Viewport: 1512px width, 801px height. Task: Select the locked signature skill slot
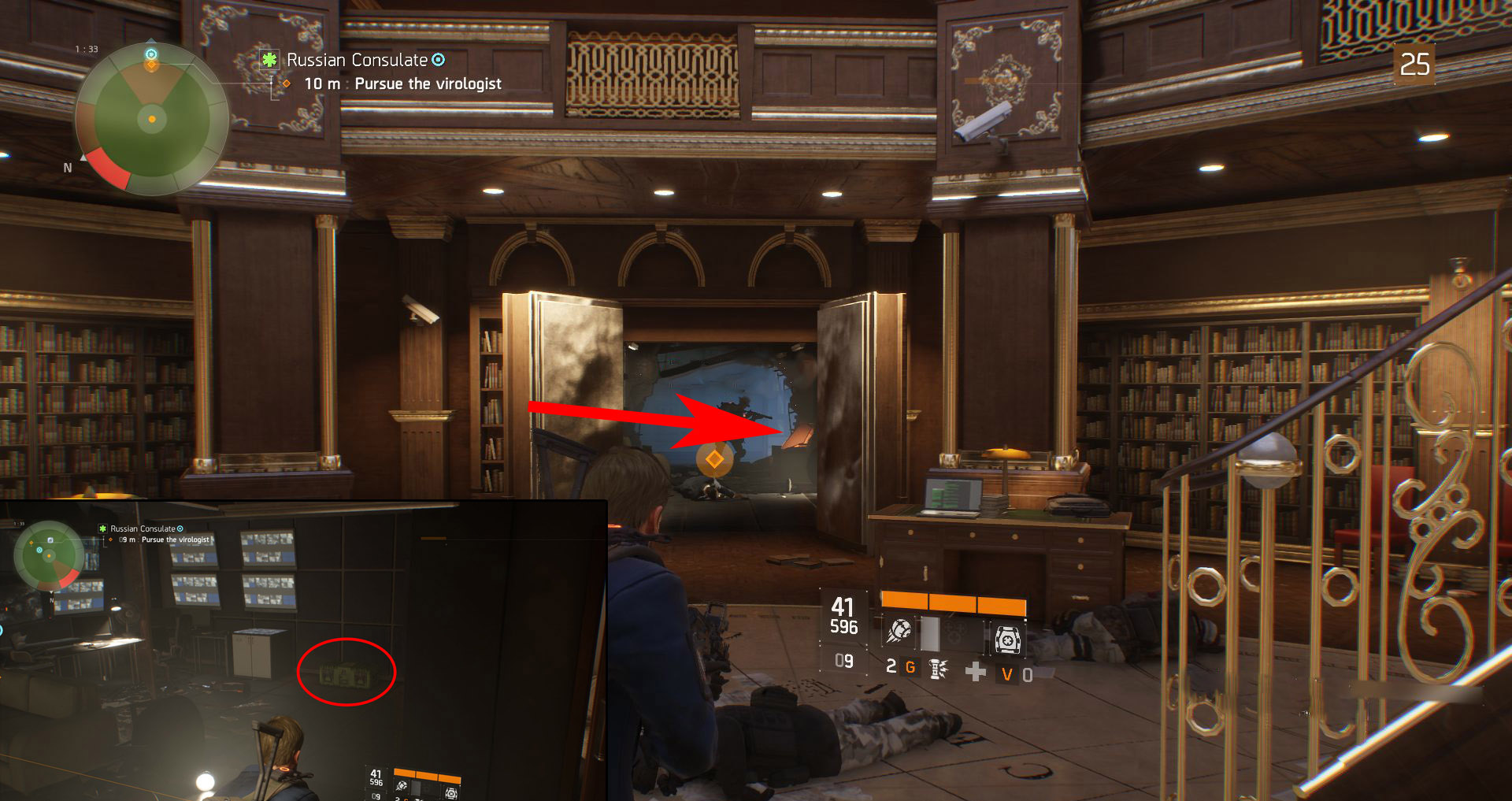click(x=954, y=633)
